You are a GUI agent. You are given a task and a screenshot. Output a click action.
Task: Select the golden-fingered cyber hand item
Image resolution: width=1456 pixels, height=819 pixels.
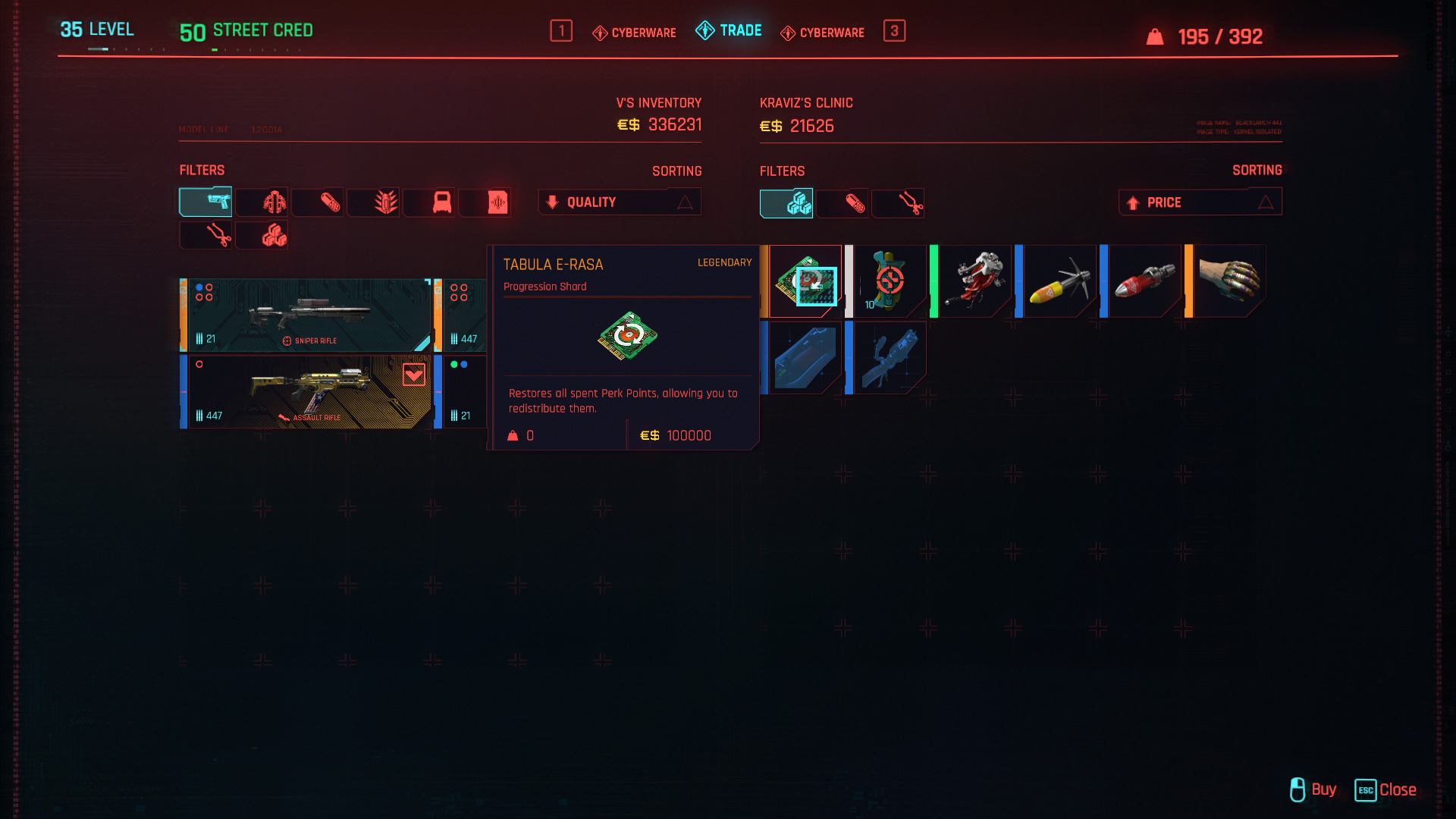(x=1228, y=281)
